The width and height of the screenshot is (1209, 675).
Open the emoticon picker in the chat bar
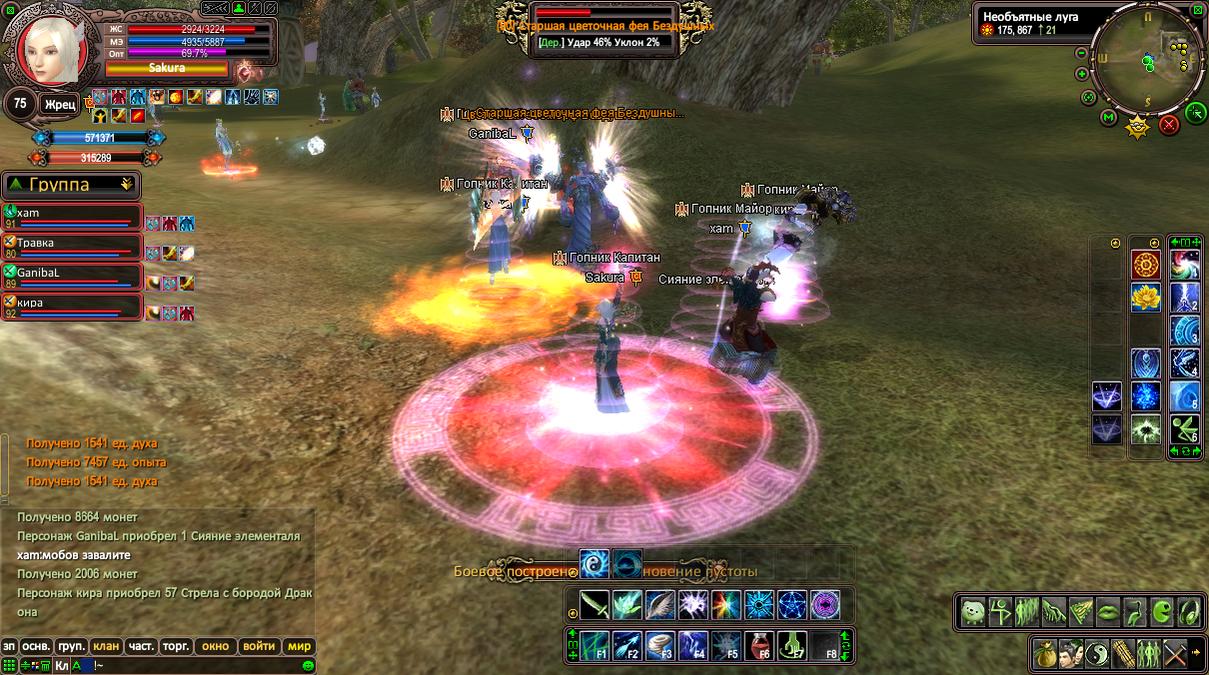308,665
